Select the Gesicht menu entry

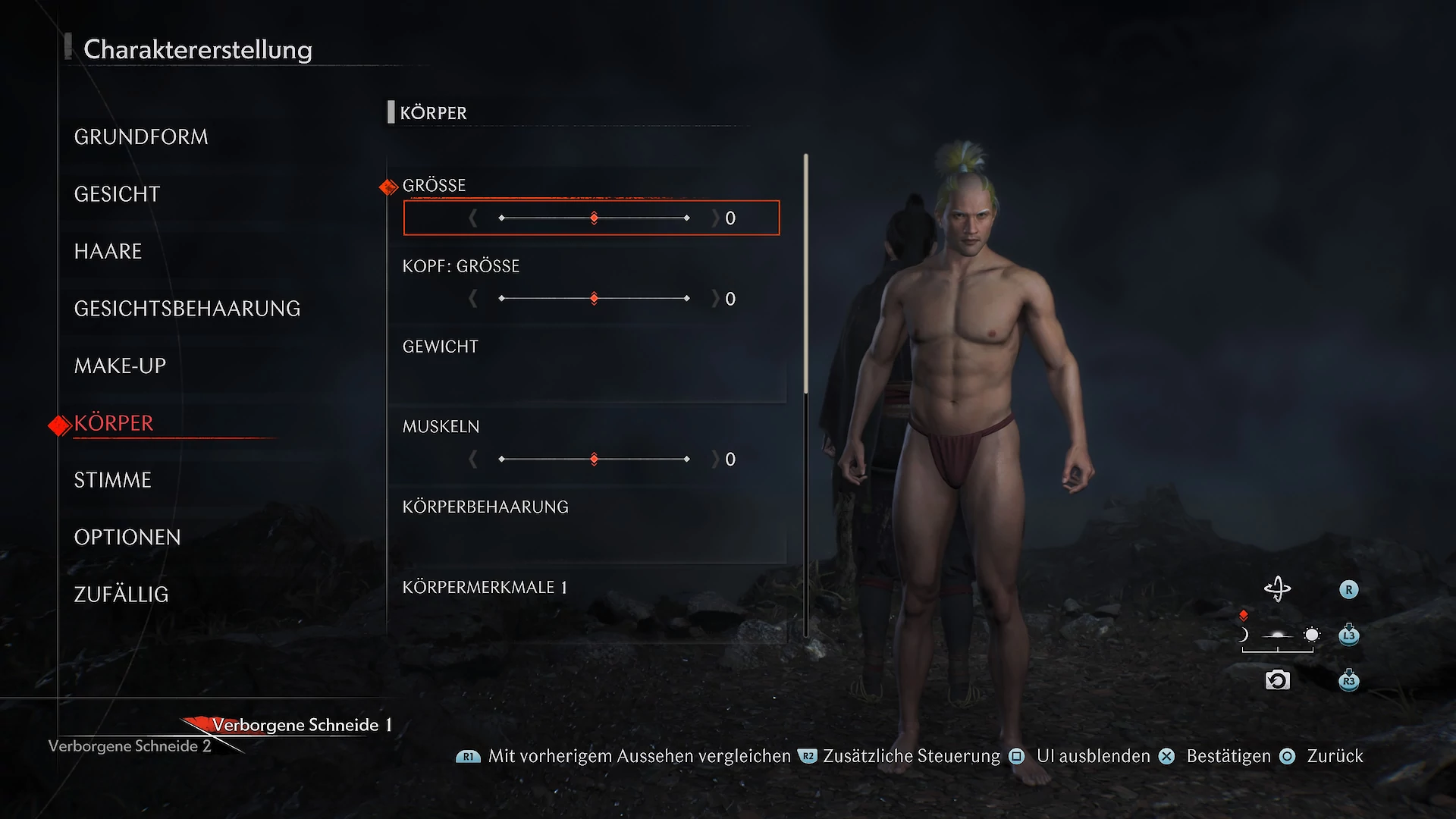(x=117, y=194)
